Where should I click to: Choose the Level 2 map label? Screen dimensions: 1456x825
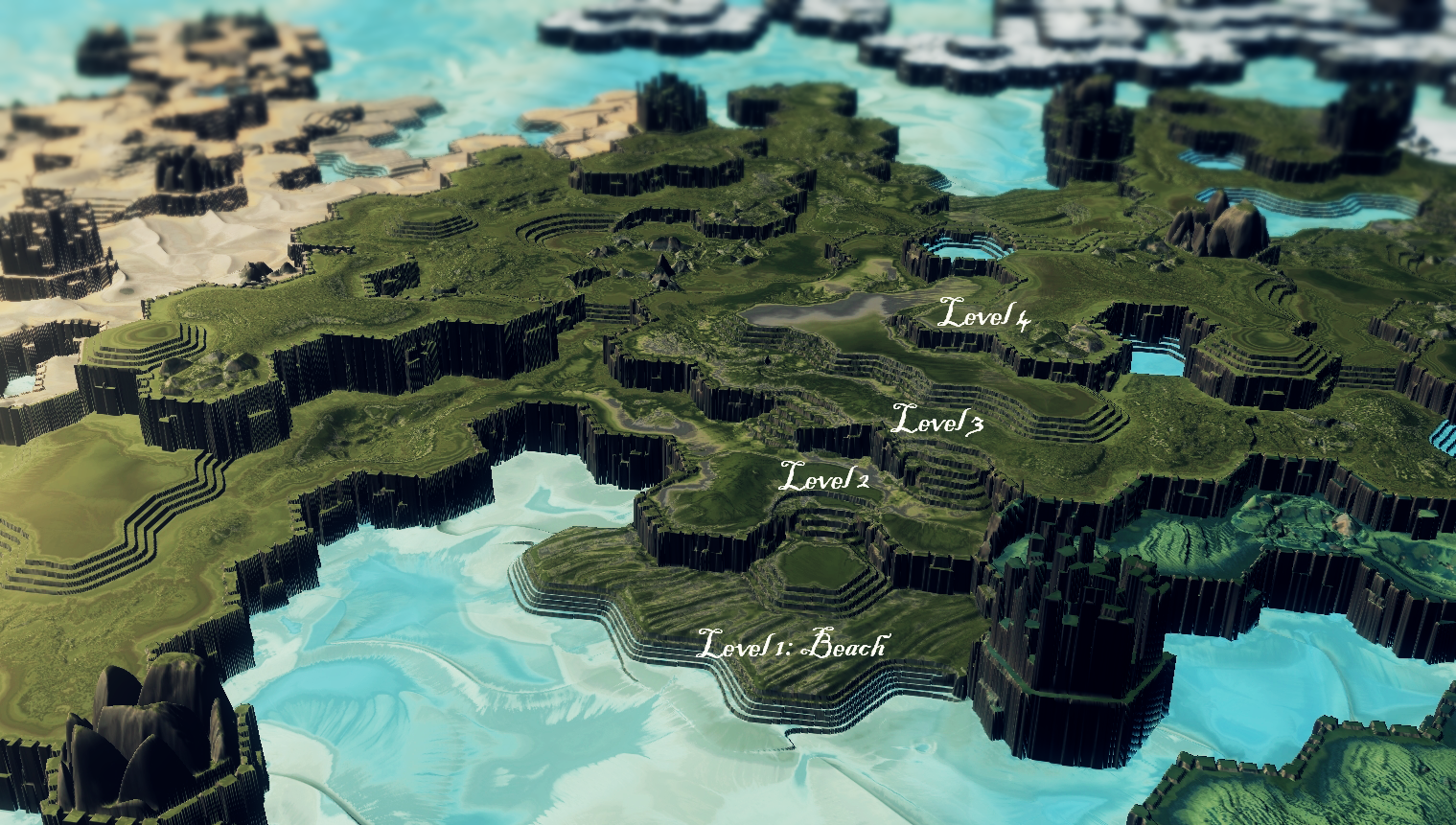(x=824, y=476)
